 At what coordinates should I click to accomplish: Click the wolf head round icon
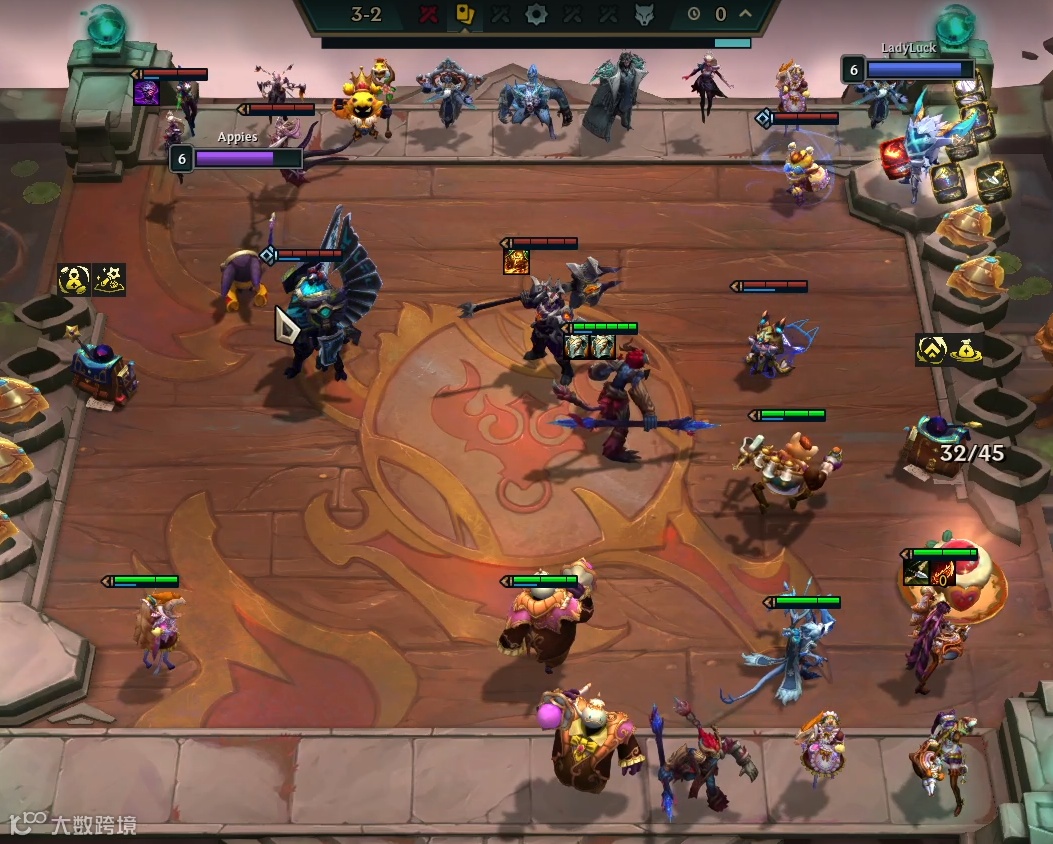pos(645,15)
